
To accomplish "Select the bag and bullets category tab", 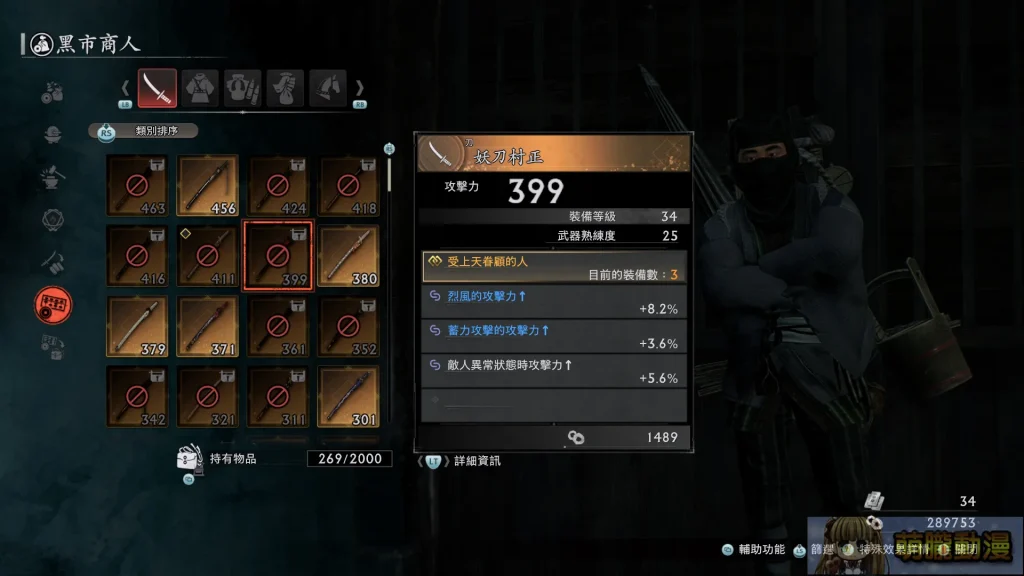I will tap(242, 88).
